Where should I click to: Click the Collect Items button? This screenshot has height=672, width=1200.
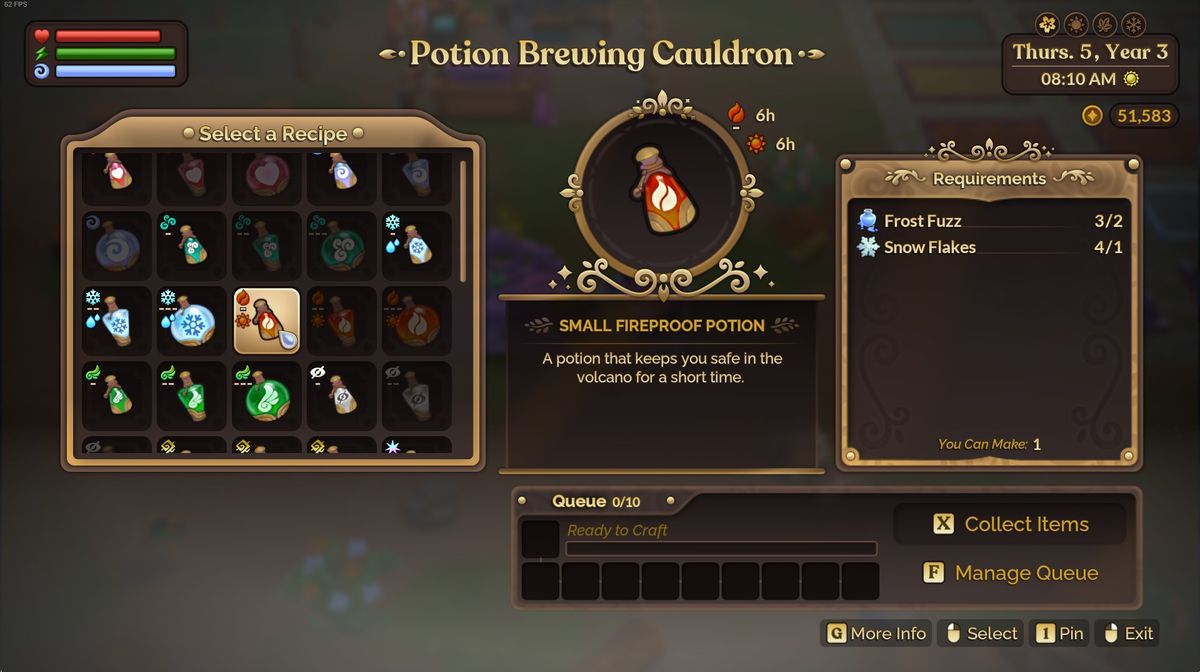[1010, 524]
